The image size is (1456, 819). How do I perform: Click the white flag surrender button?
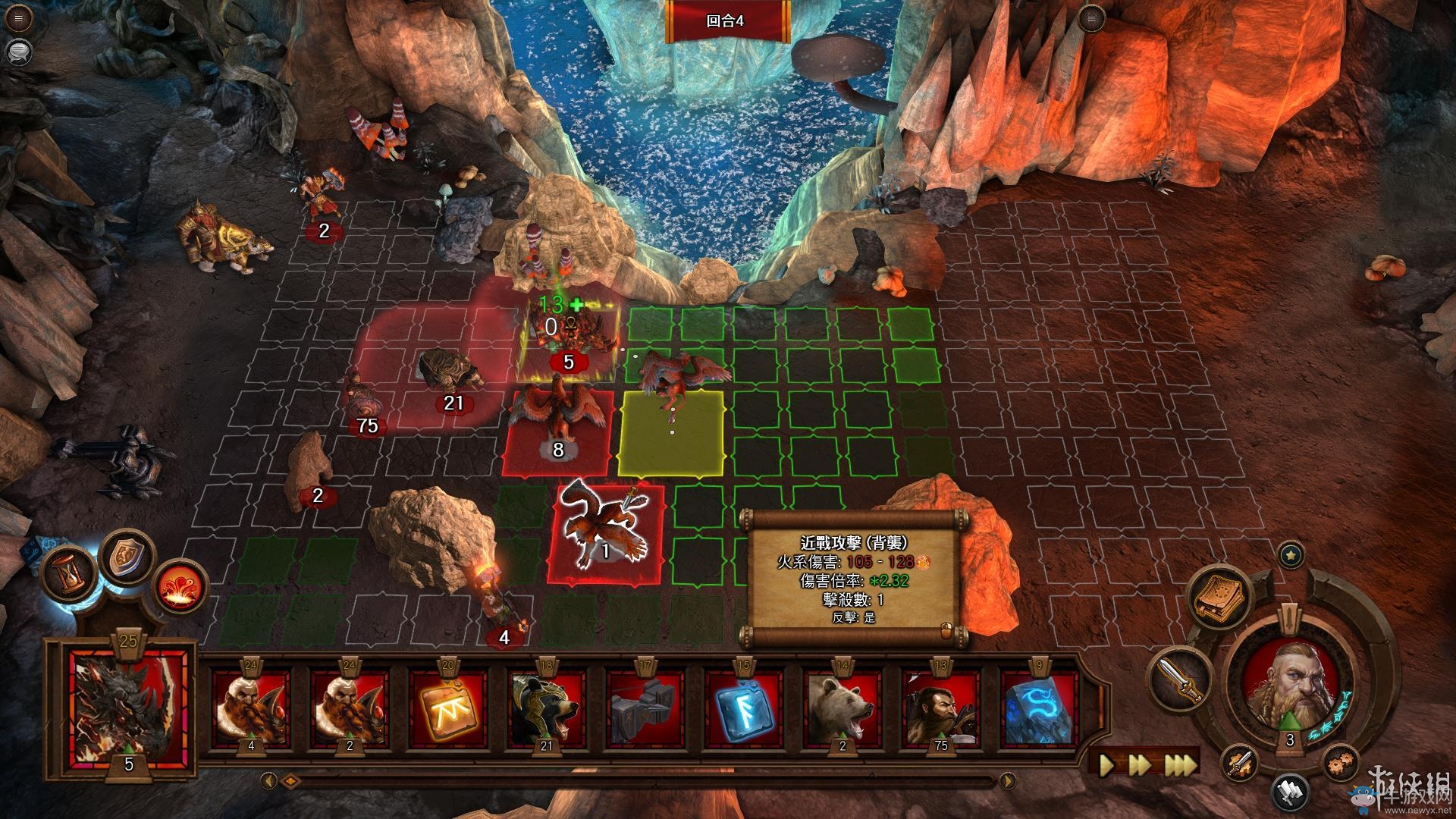[x=1290, y=792]
